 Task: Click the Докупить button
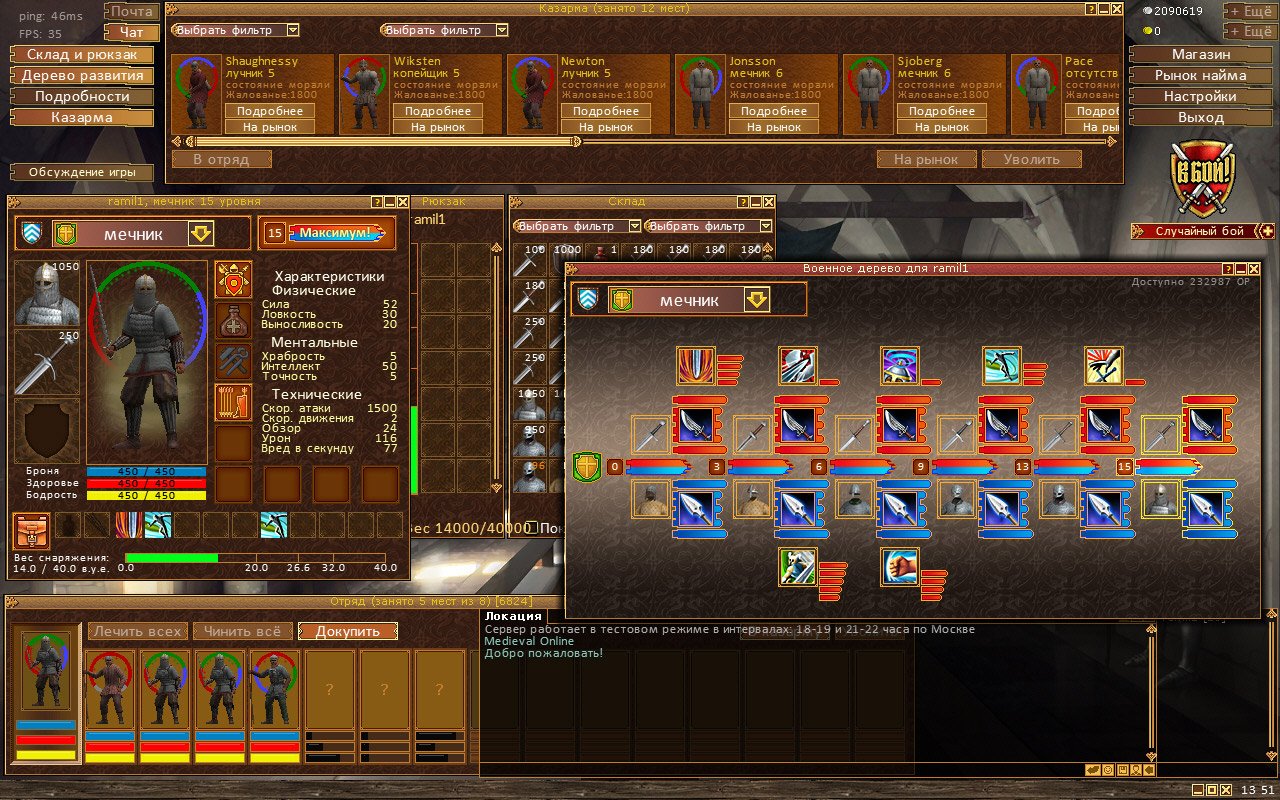(x=348, y=631)
